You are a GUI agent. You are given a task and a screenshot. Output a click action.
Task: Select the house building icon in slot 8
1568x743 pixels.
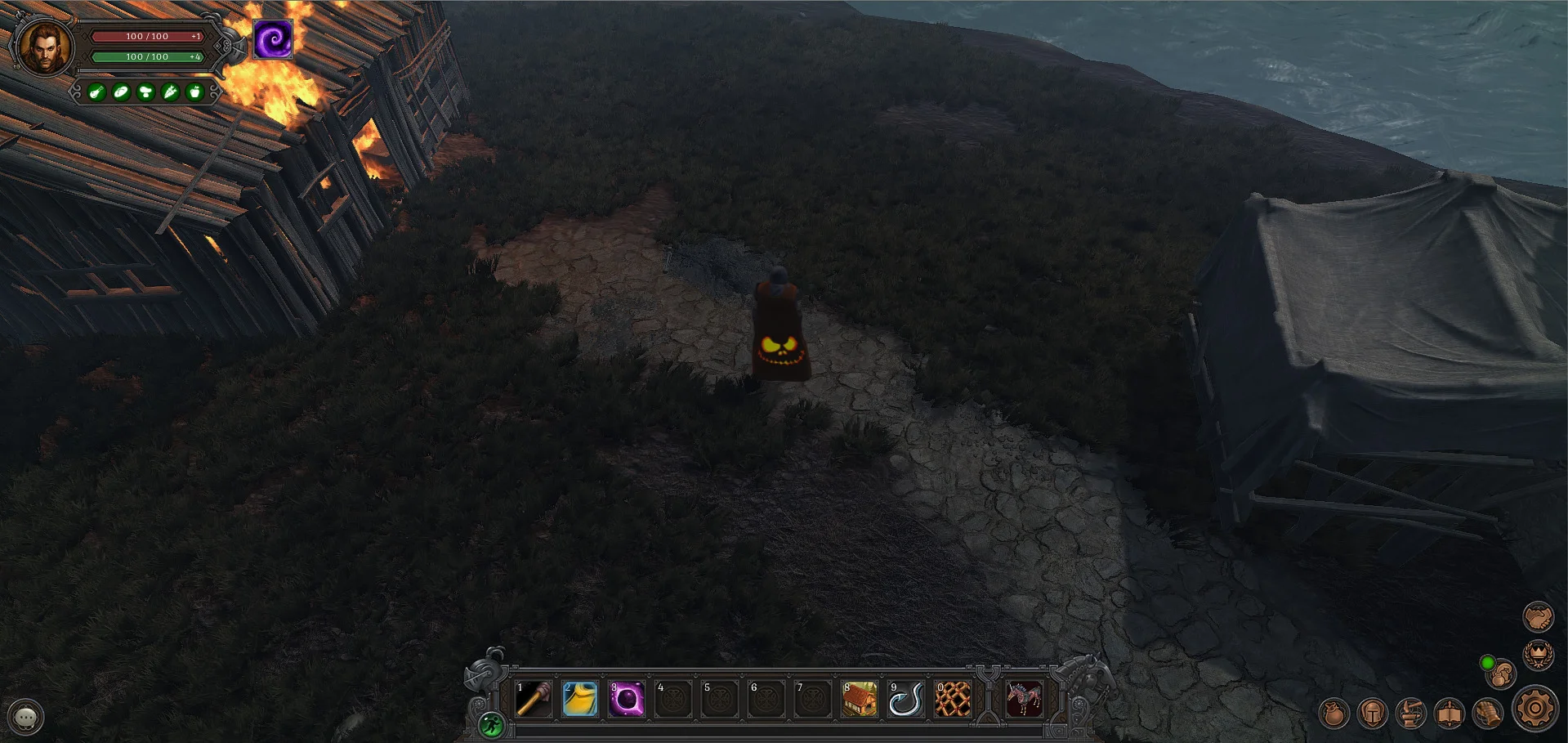coord(860,700)
